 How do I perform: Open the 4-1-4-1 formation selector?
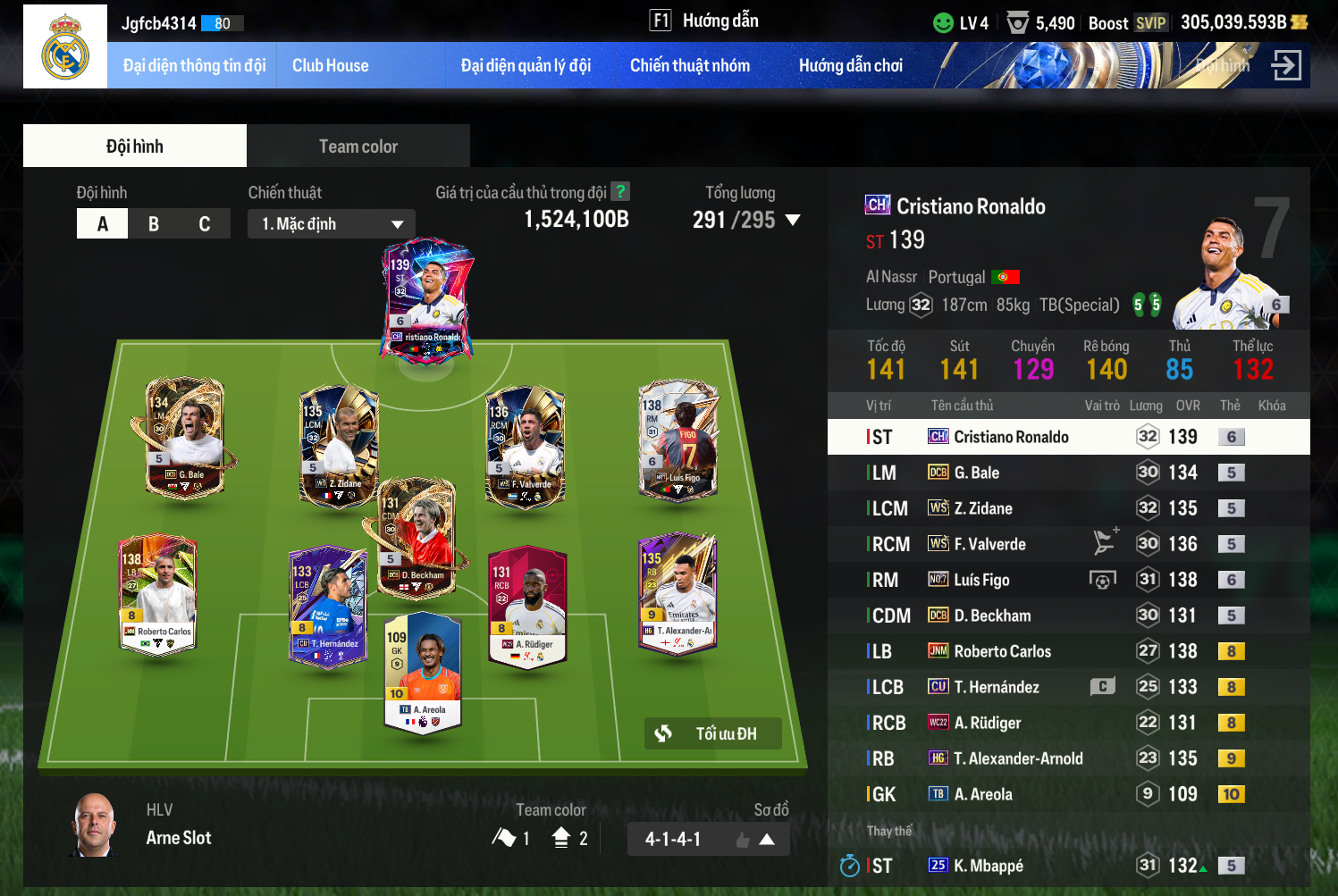point(708,839)
